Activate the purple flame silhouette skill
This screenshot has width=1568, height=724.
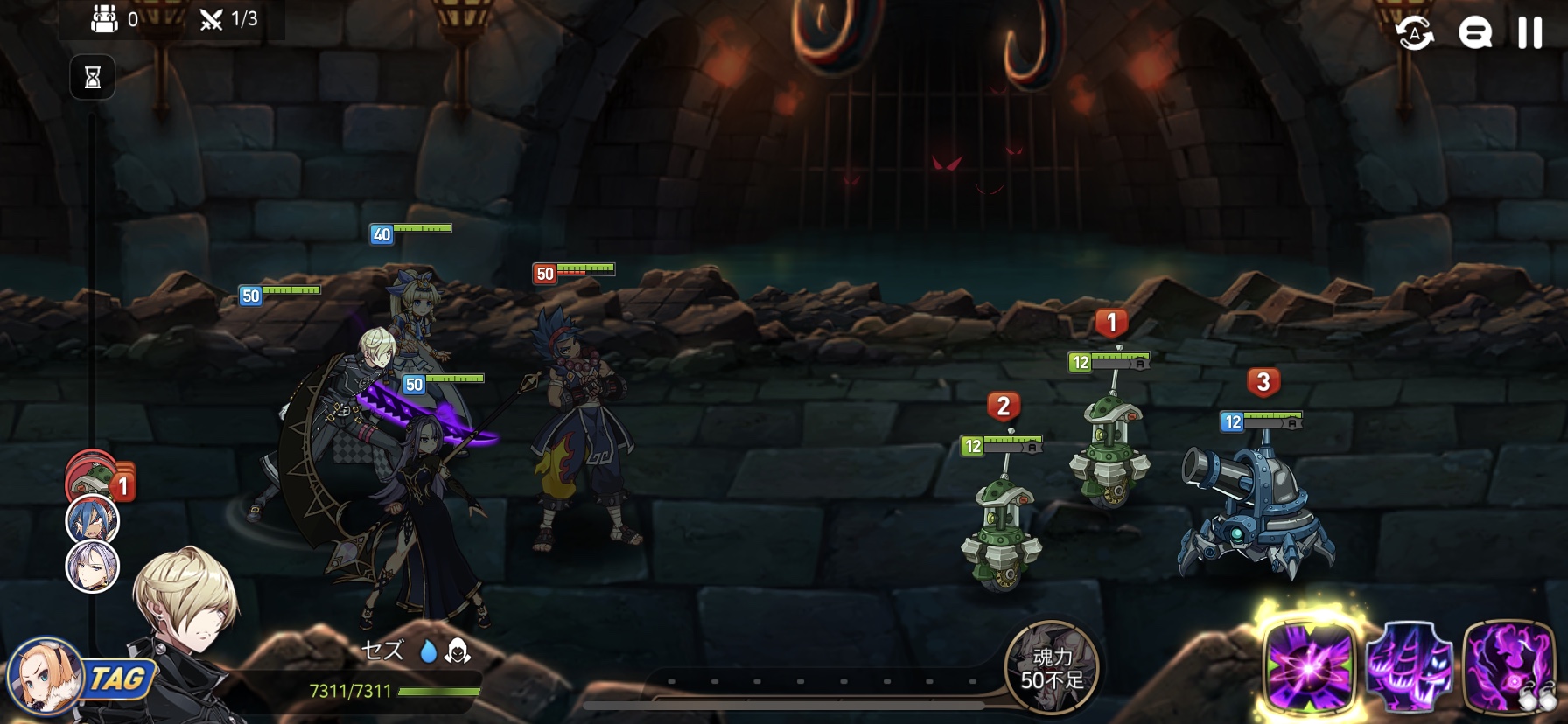pyautogui.click(x=1508, y=669)
